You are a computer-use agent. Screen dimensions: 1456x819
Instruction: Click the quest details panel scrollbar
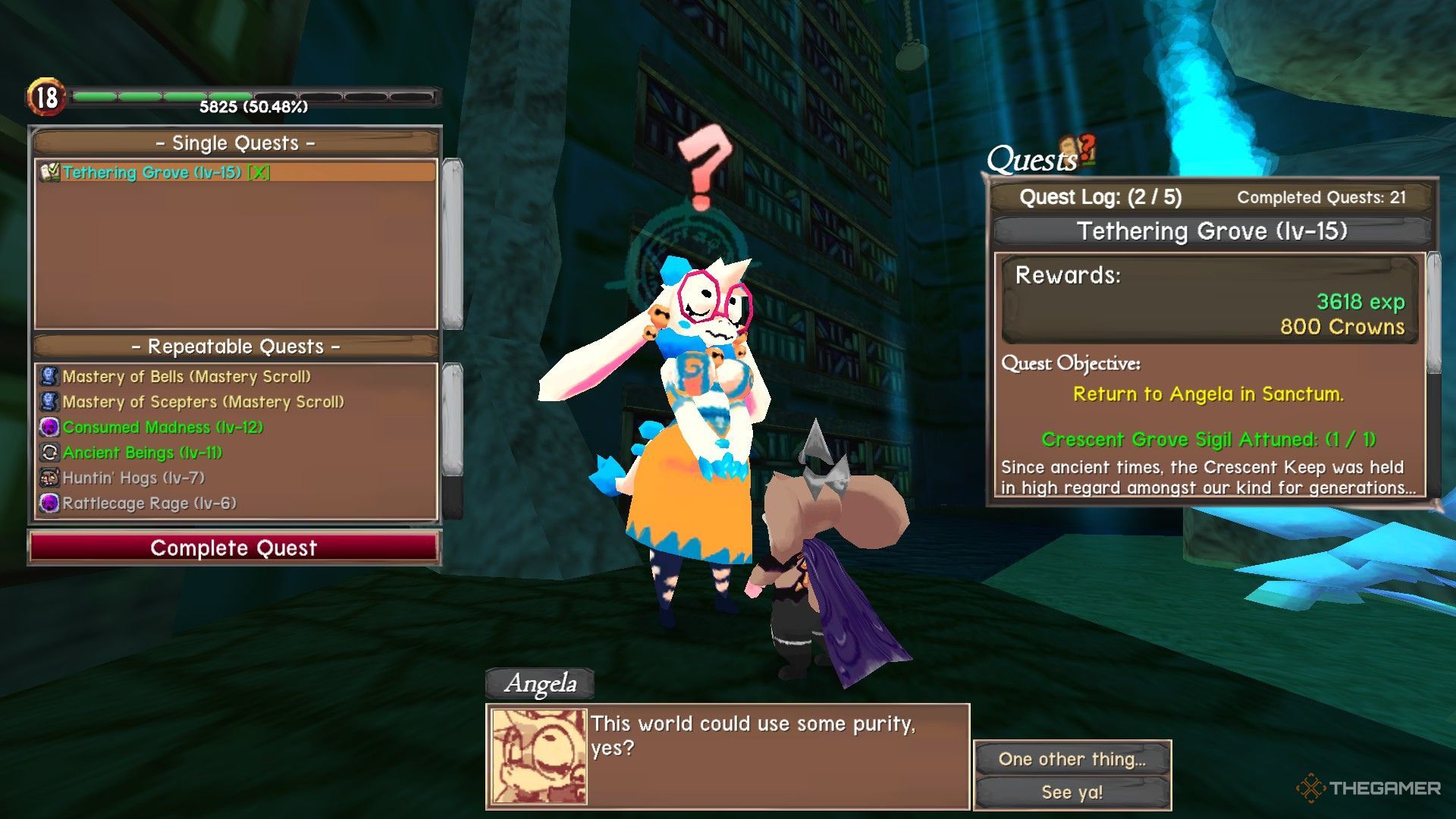[1433, 312]
